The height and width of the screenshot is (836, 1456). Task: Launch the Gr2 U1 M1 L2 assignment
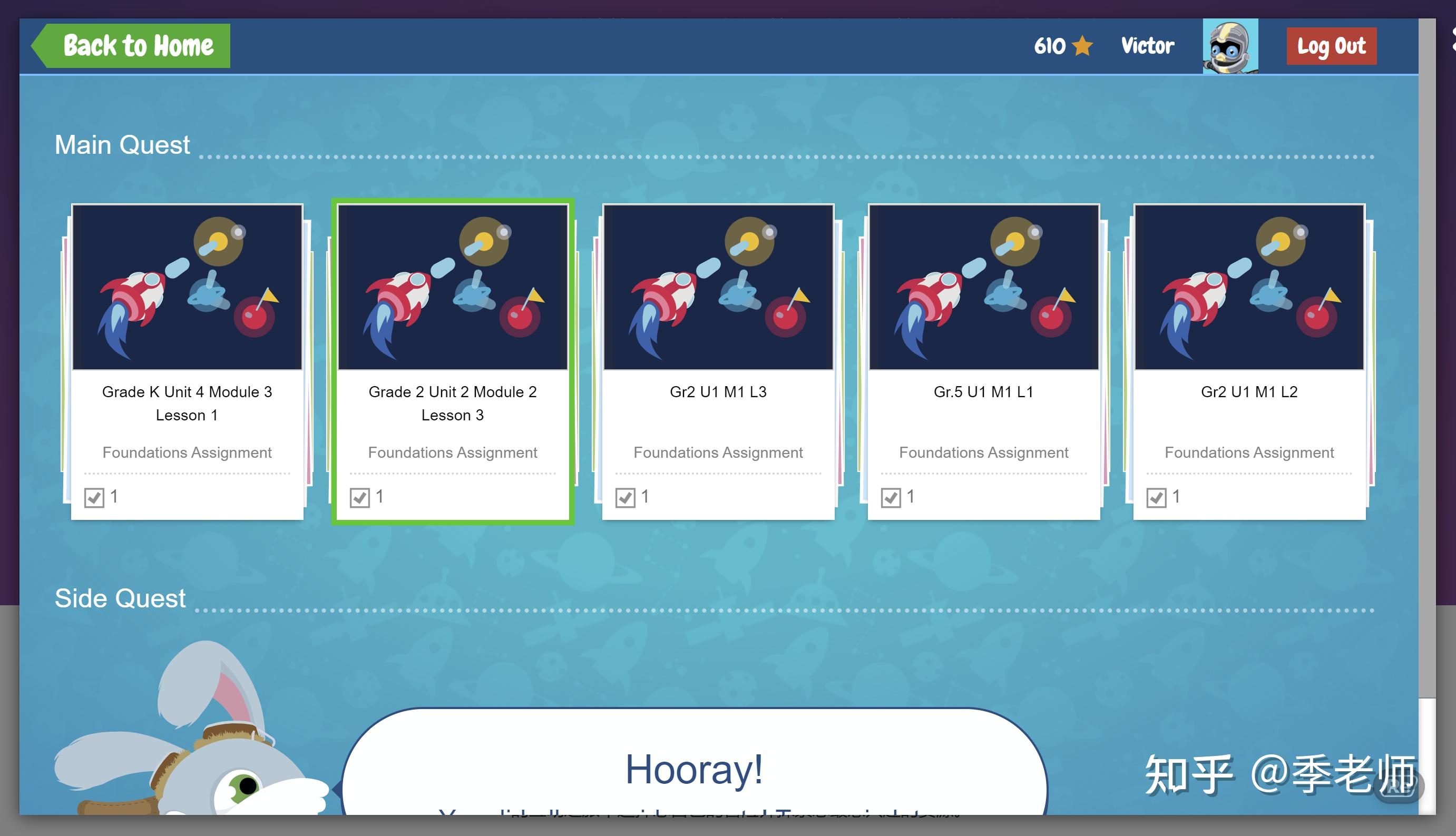pyautogui.click(x=1249, y=361)
